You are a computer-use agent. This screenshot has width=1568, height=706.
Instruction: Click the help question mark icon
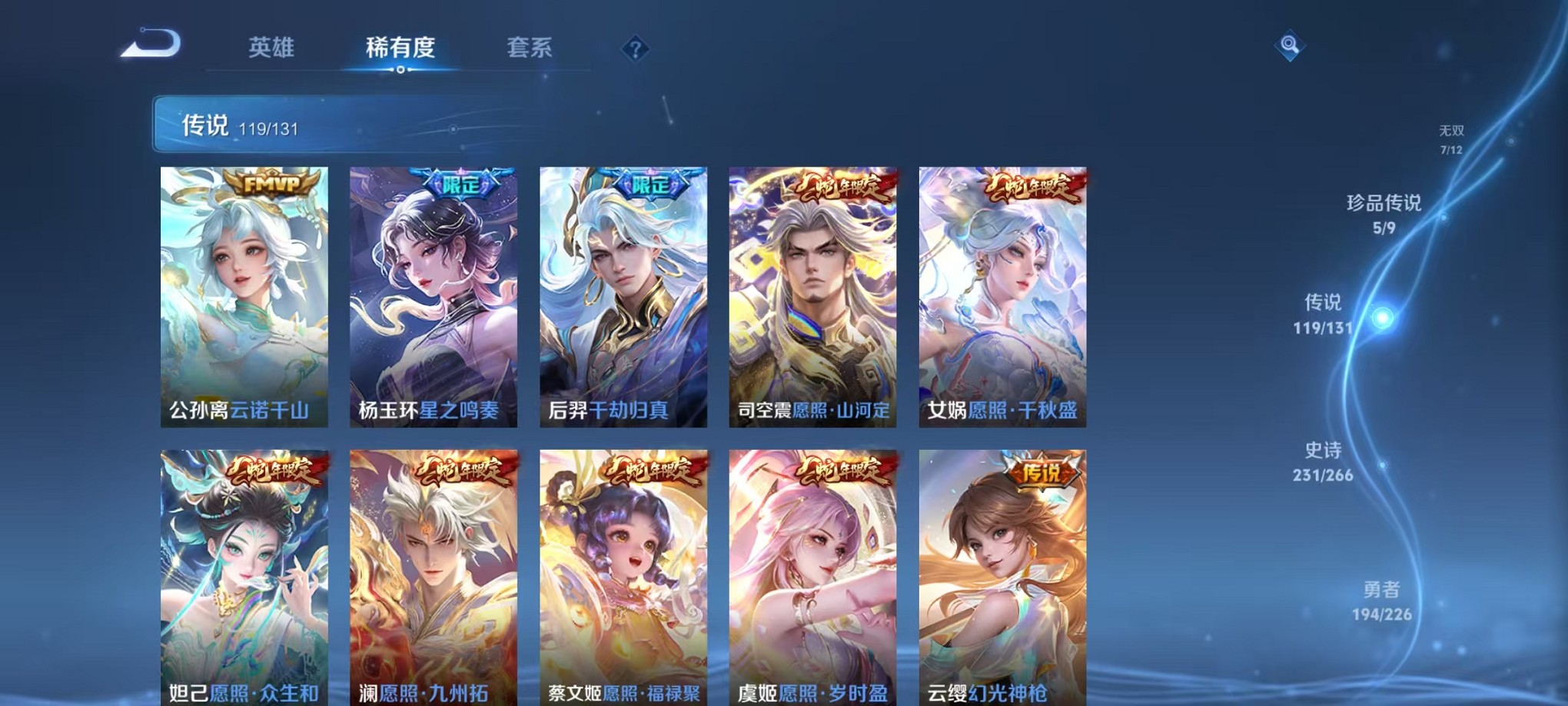tap(635, 49)
